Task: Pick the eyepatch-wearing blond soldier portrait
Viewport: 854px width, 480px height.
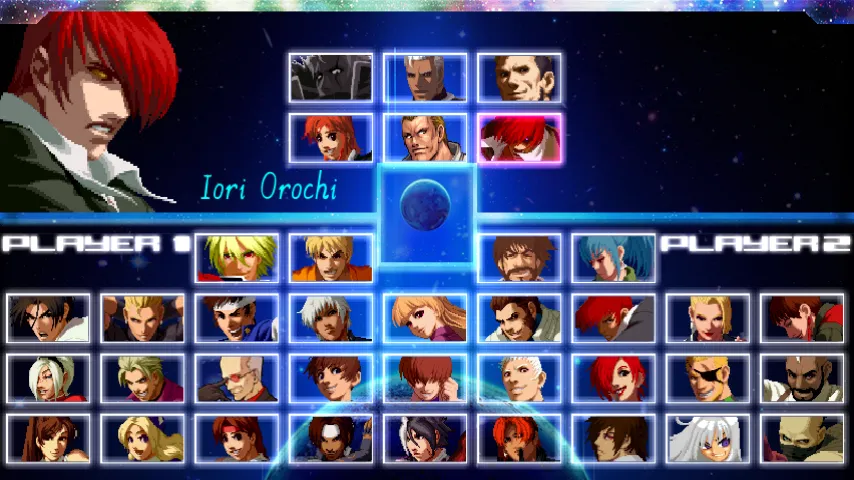Action: pyautogui.click(x=707, y=379)
